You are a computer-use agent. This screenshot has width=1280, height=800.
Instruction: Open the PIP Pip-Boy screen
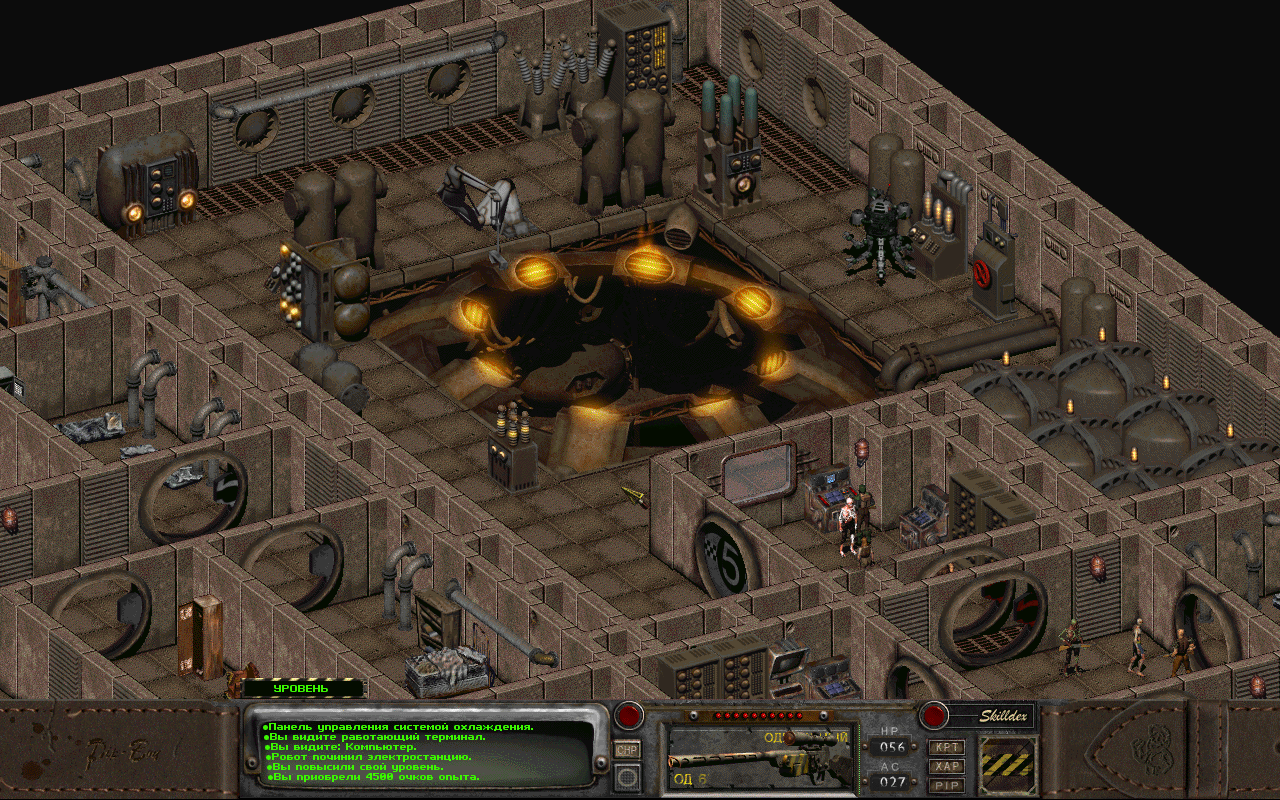946,785
